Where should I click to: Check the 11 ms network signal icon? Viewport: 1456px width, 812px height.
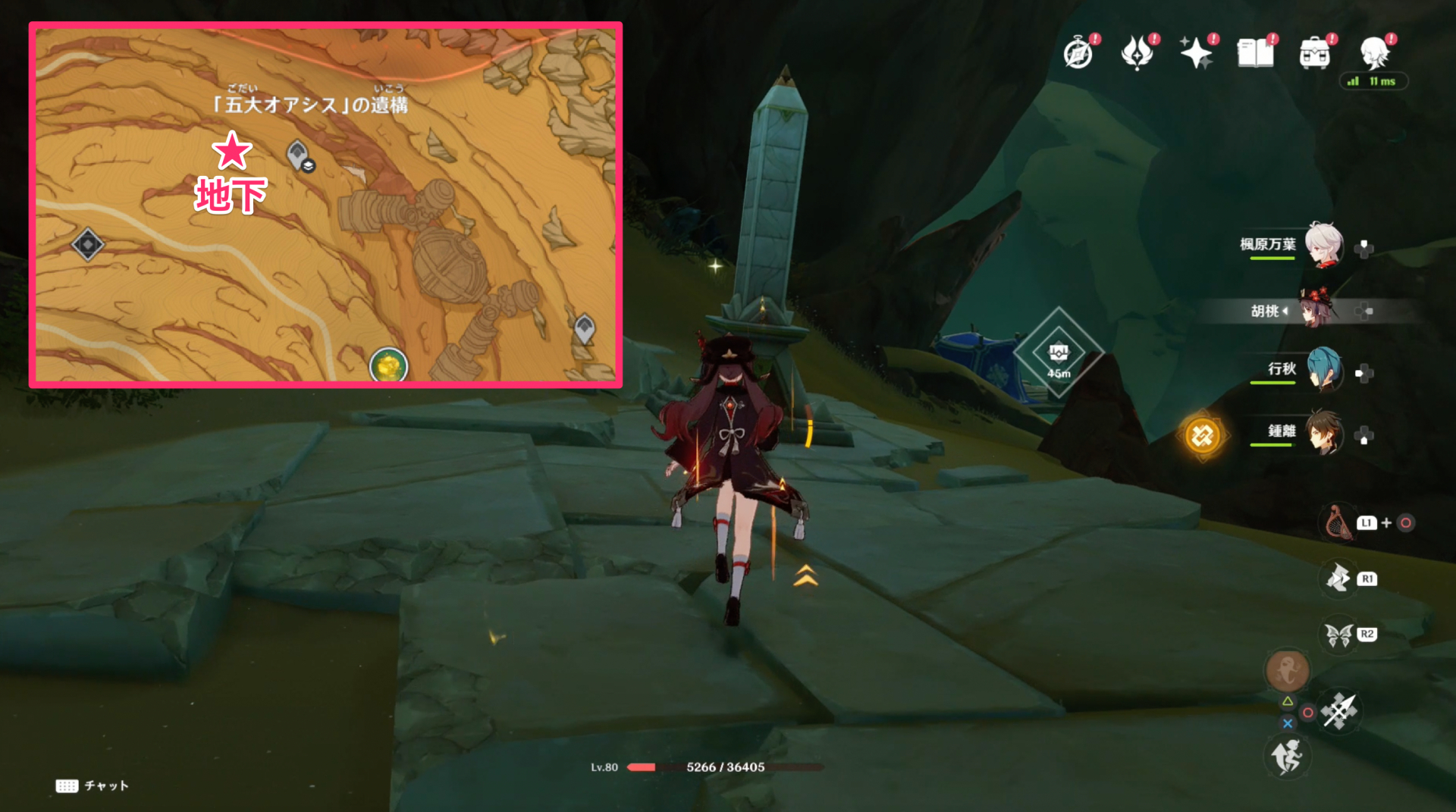[x=1373, y=80]
